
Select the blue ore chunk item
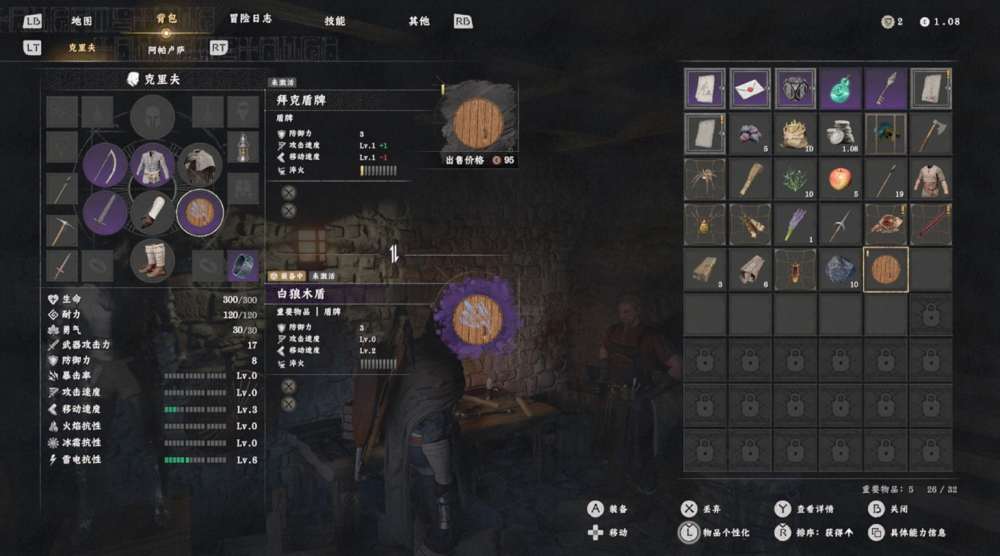click(840, 269)
